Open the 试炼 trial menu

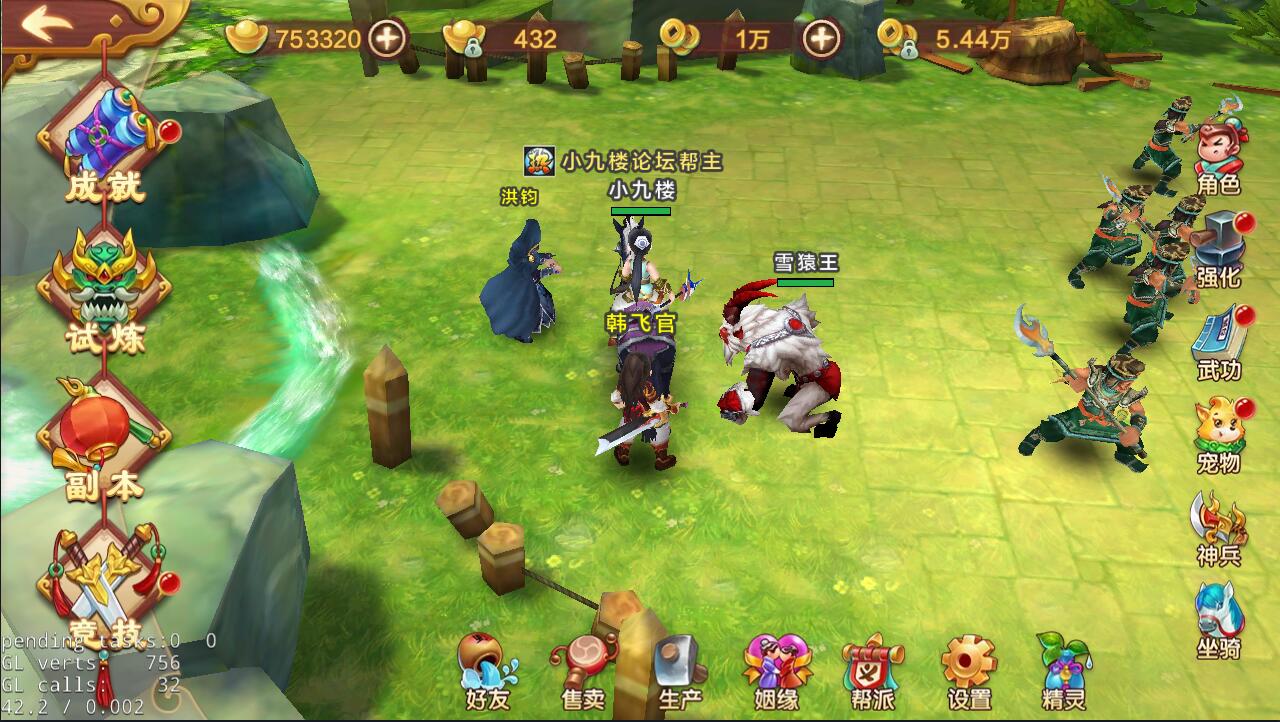104,290
